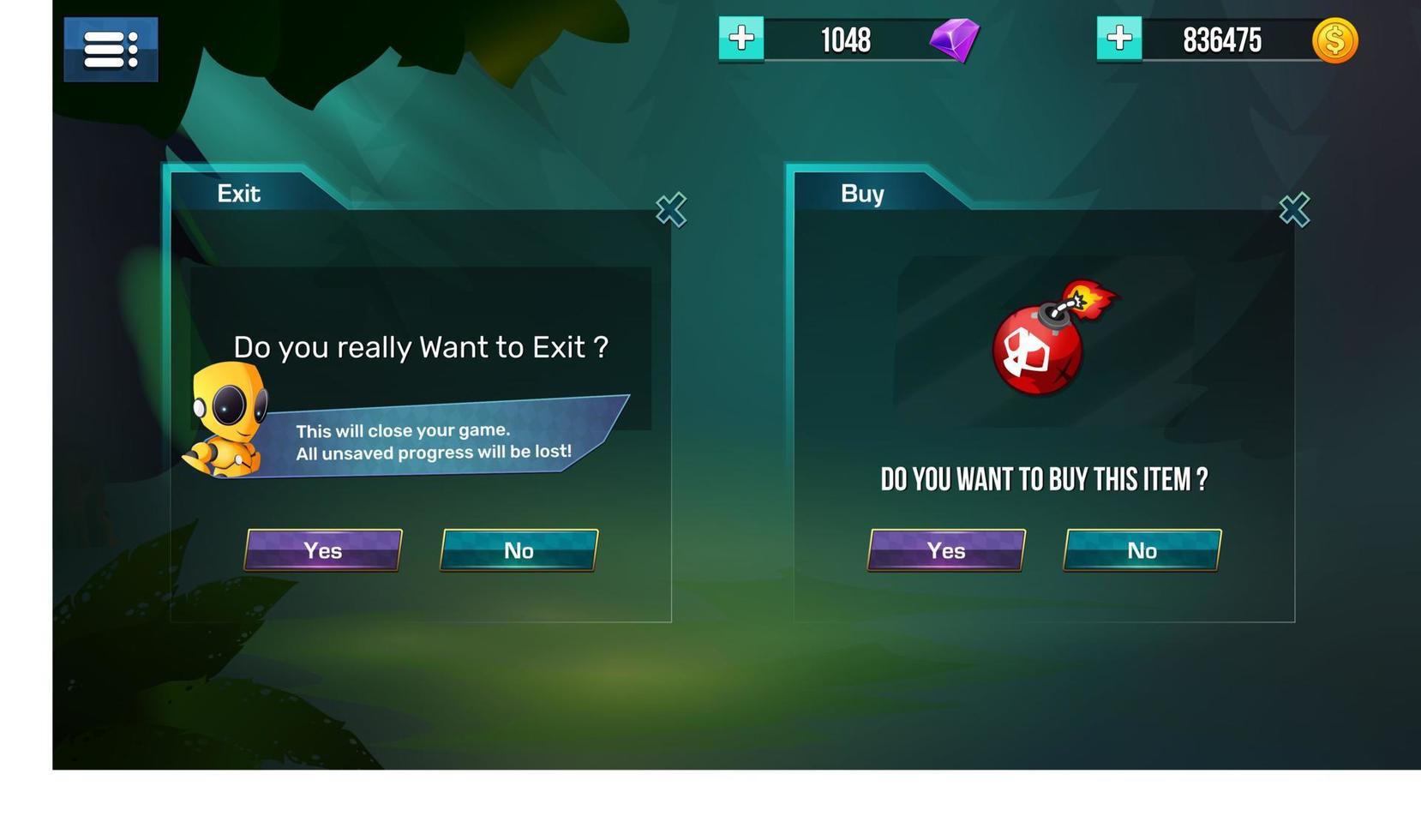This screenshot has width=1421, height=840.
Task: Click the 'DO YOU WANT TO BUY THIS ITEM?' text
Action: (x=1044, y=480)
